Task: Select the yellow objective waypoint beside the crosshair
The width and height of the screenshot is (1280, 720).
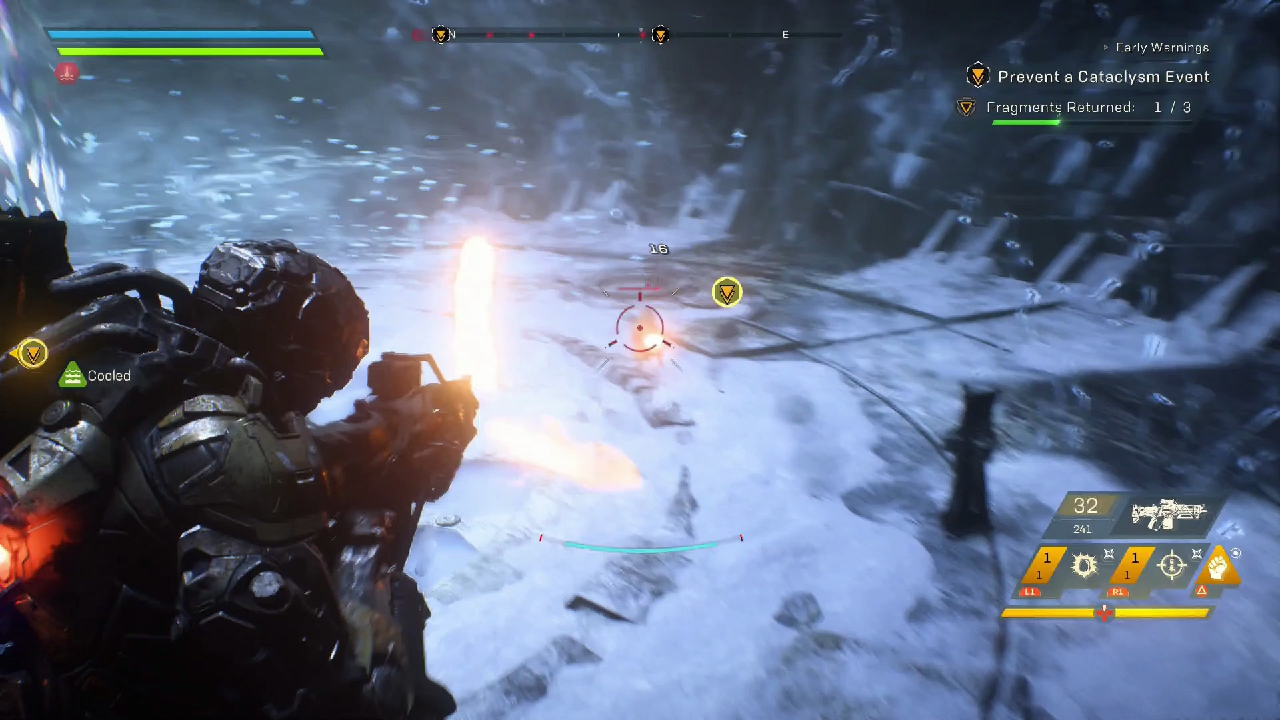Action: pyautogui.click(x=727, y=292)
